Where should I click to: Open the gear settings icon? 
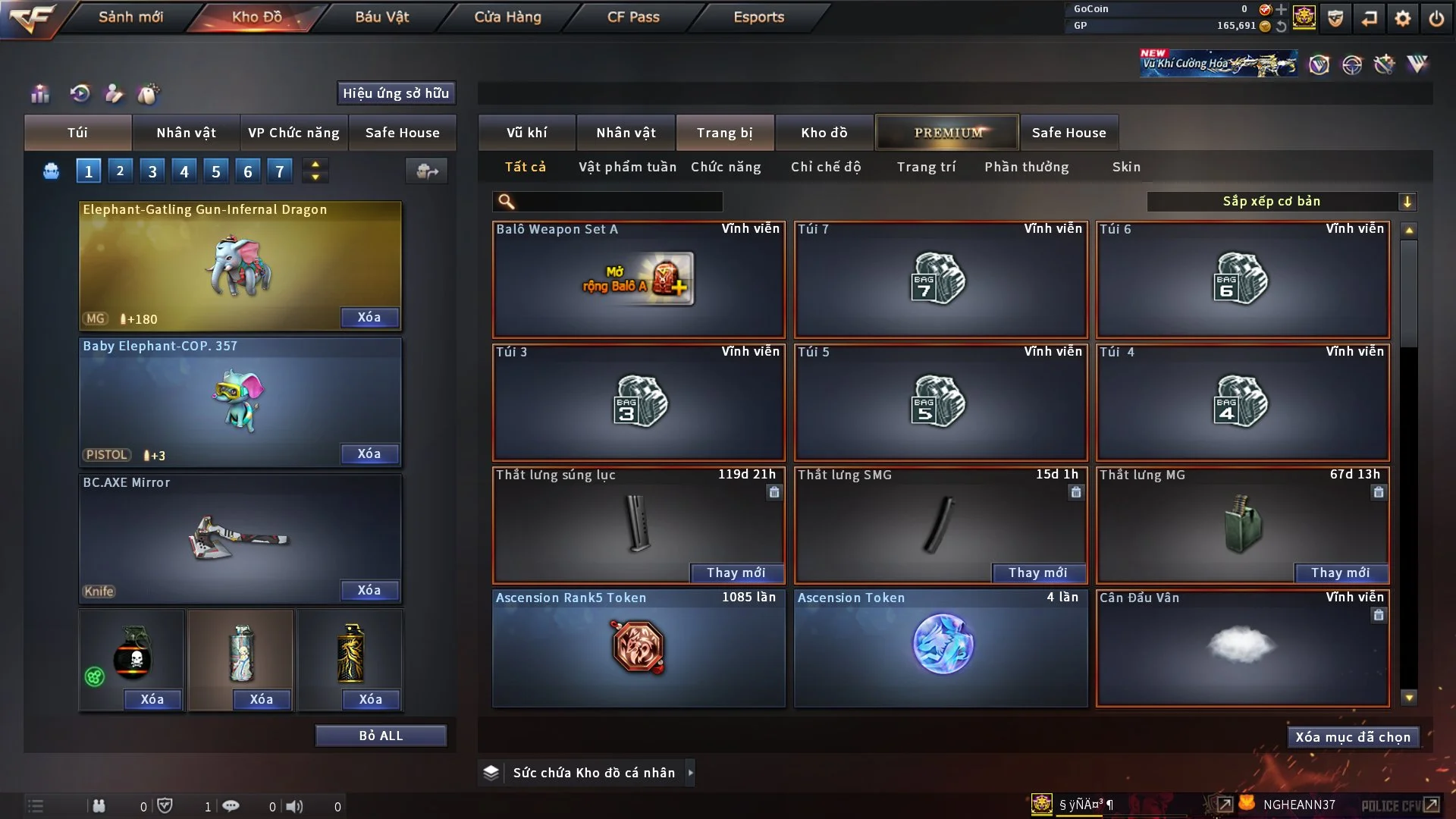[x=1403, y=18]
